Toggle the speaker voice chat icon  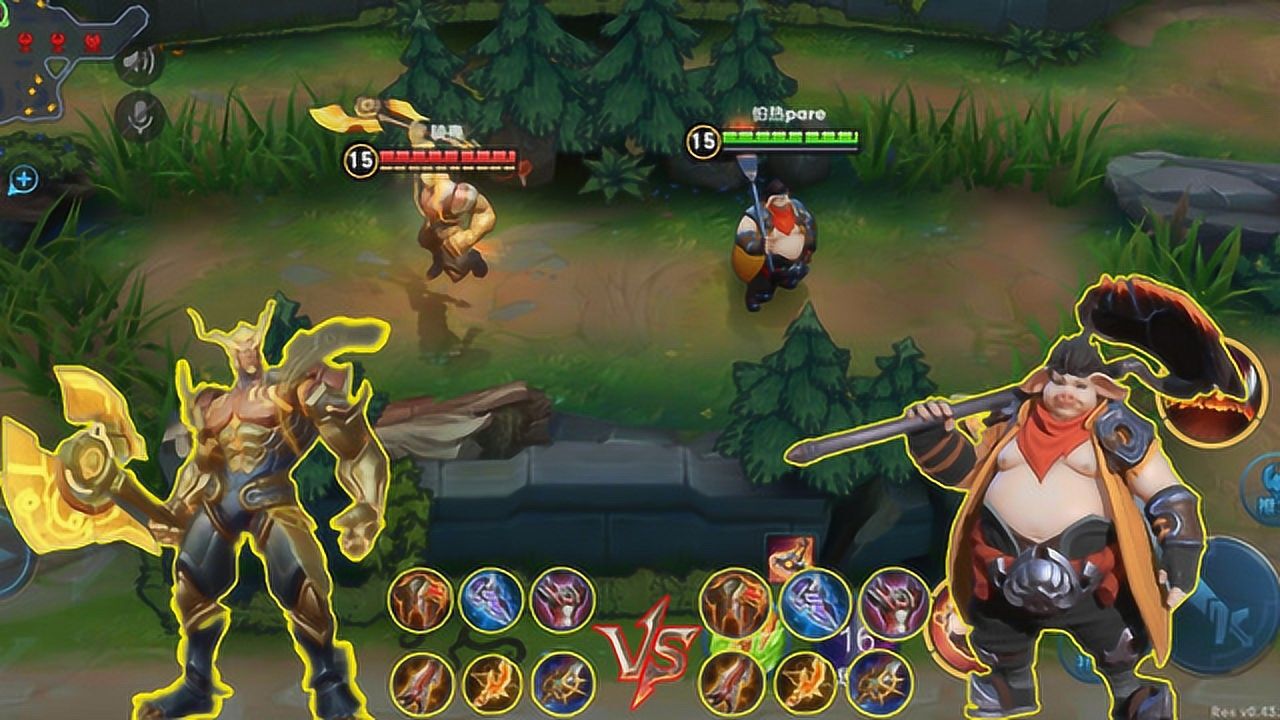pos(139,62)
